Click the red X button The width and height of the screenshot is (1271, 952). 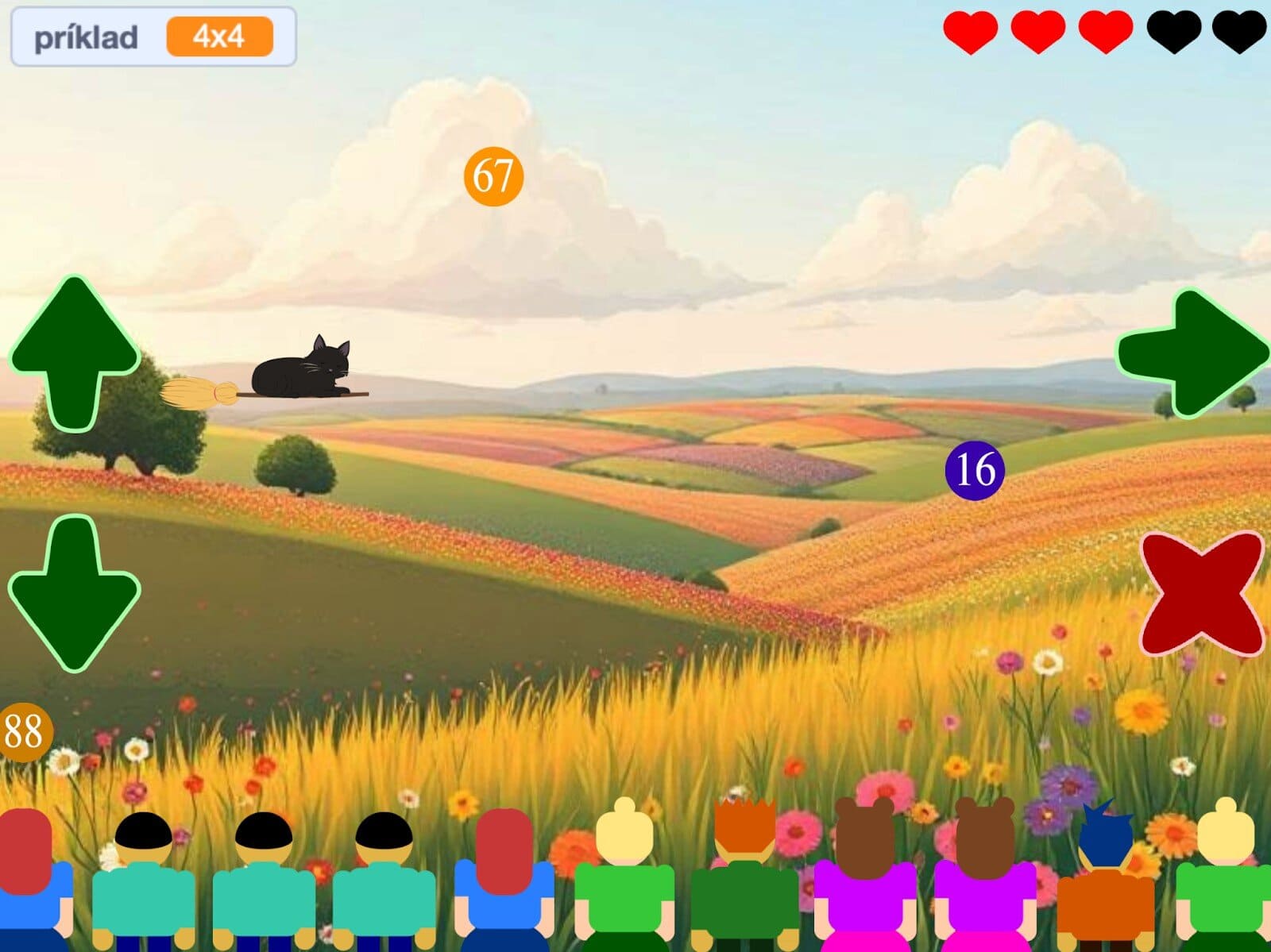coord(1202,592)
